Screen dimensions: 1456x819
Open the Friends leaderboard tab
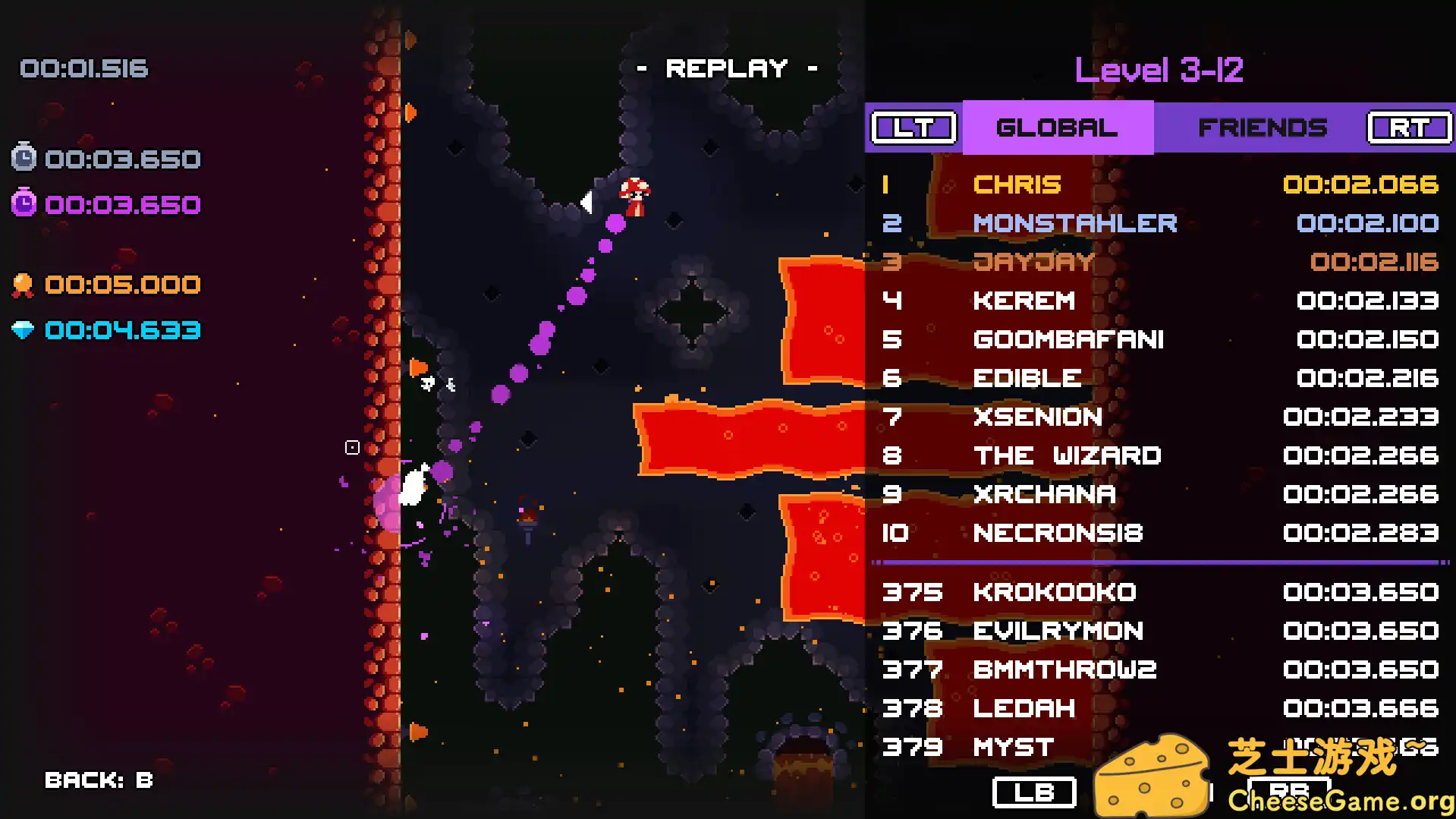[x=1262, y=128]
